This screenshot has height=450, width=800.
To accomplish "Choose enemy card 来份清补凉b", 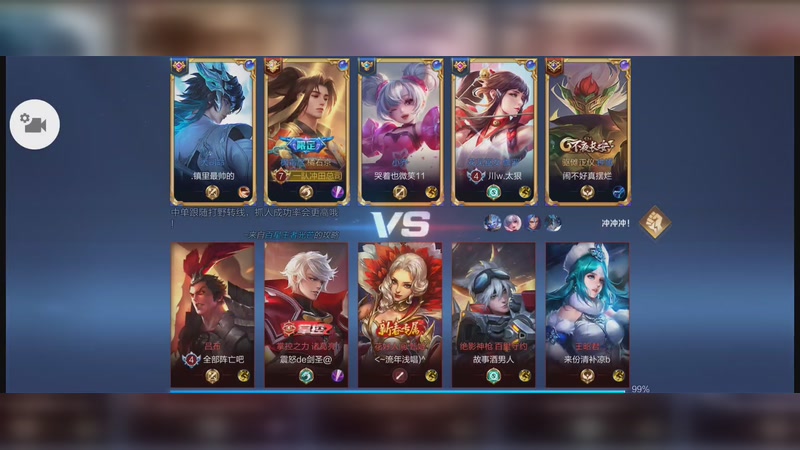I will (x=588, y=314).
